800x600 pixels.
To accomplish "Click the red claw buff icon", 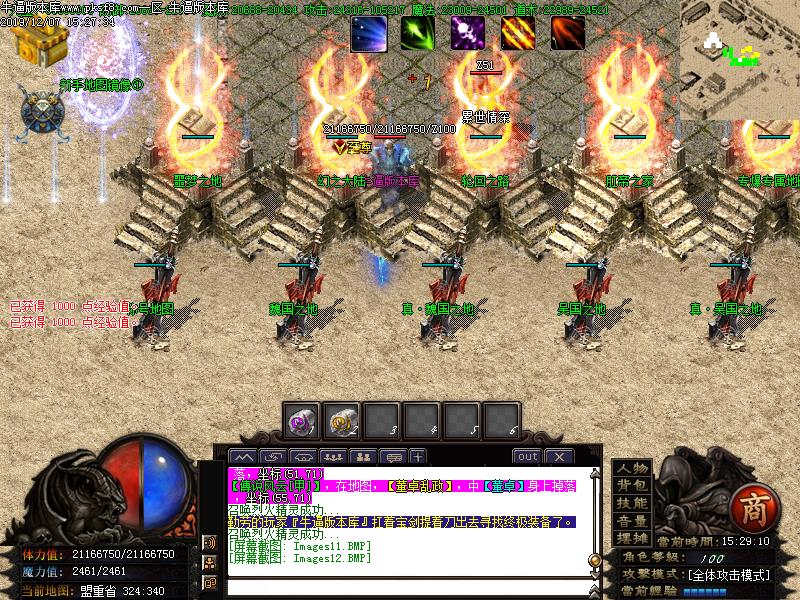I will tap(567, 33).
